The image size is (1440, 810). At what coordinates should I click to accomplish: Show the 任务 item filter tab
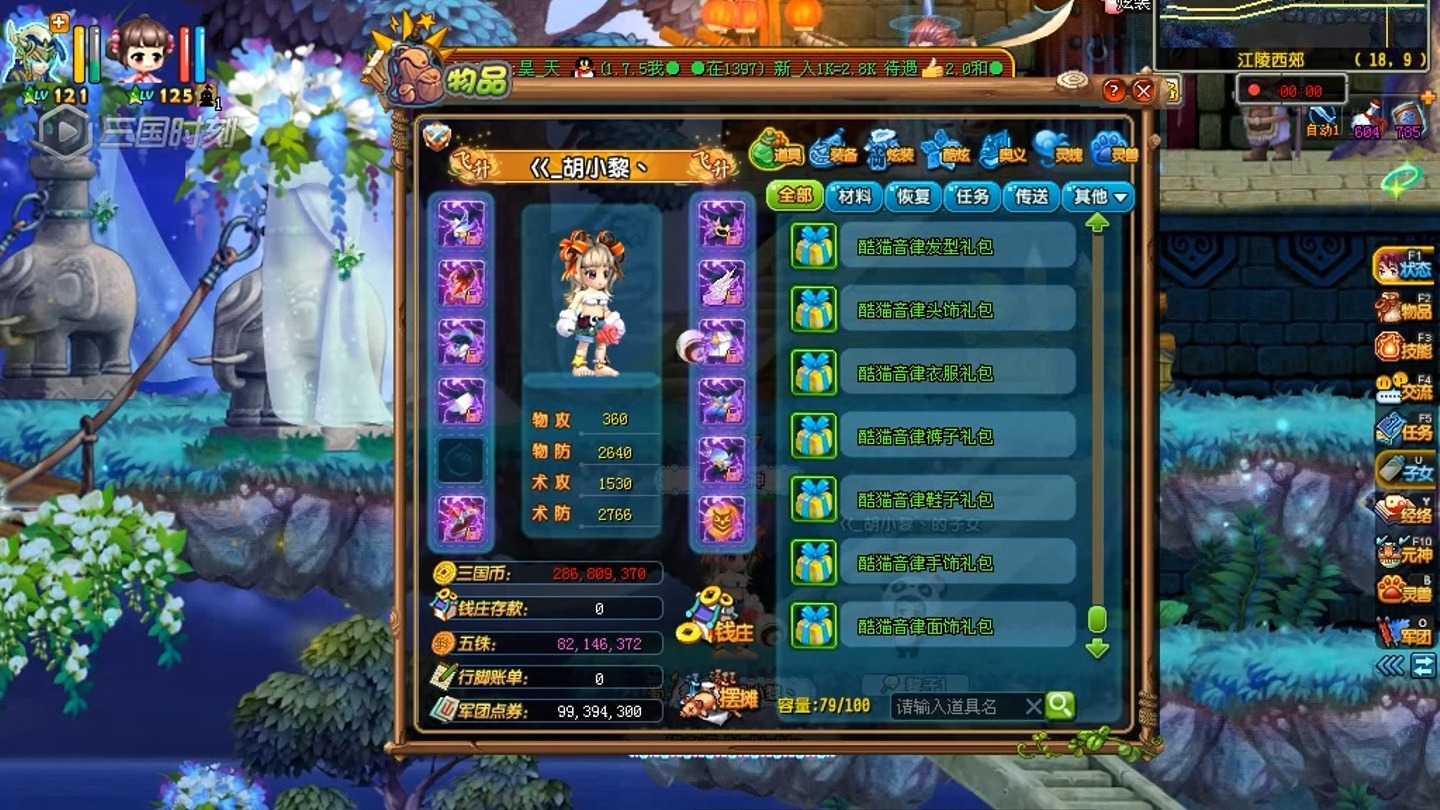(x=972, y=196)
